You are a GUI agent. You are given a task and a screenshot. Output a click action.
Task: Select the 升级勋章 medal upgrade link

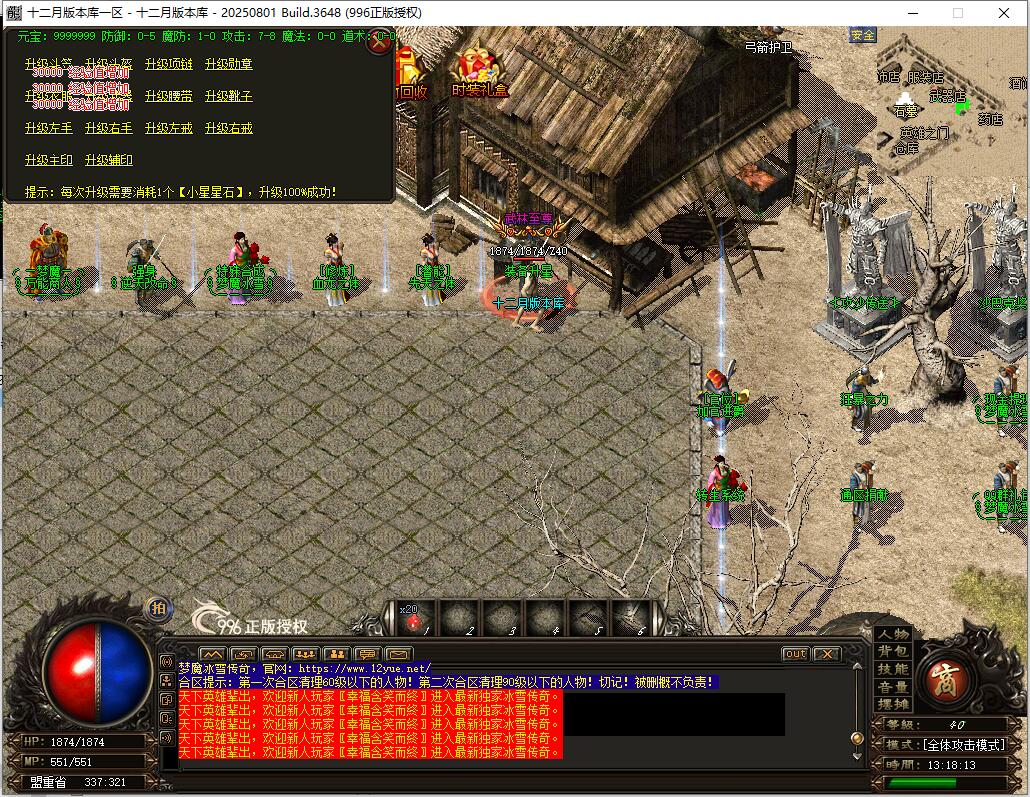(x=229, y=64)
